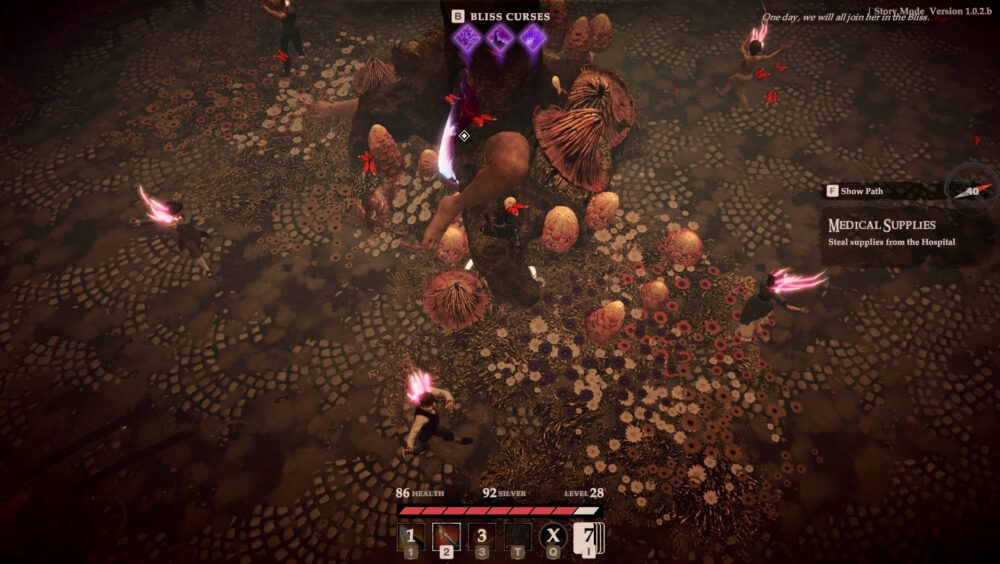
Task: Choose the highlighted red weapon slot 2
Action: pyautogui.click(x=446, y=537)
